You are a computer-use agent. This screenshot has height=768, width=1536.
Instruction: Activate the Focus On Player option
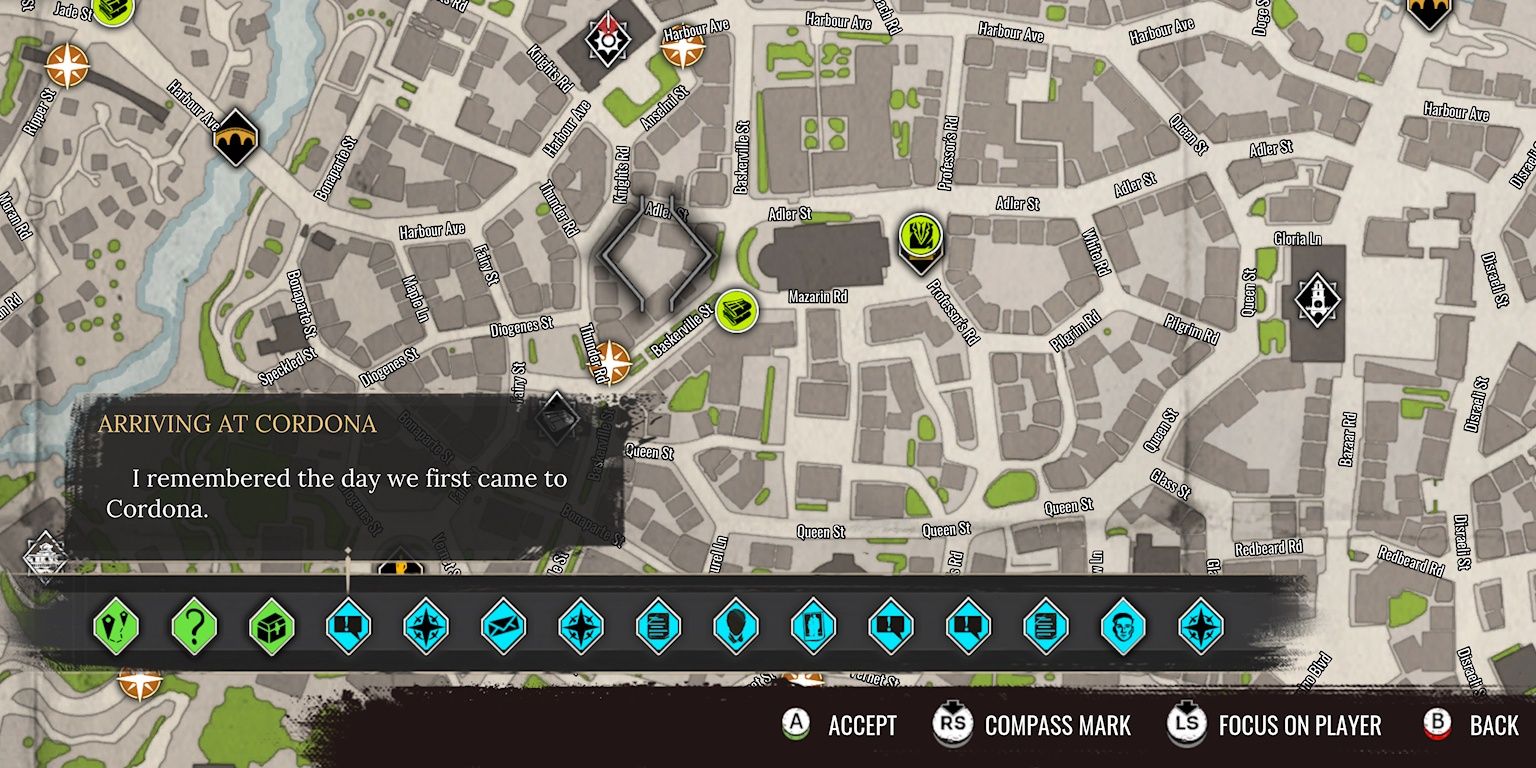click(1244, 725)
